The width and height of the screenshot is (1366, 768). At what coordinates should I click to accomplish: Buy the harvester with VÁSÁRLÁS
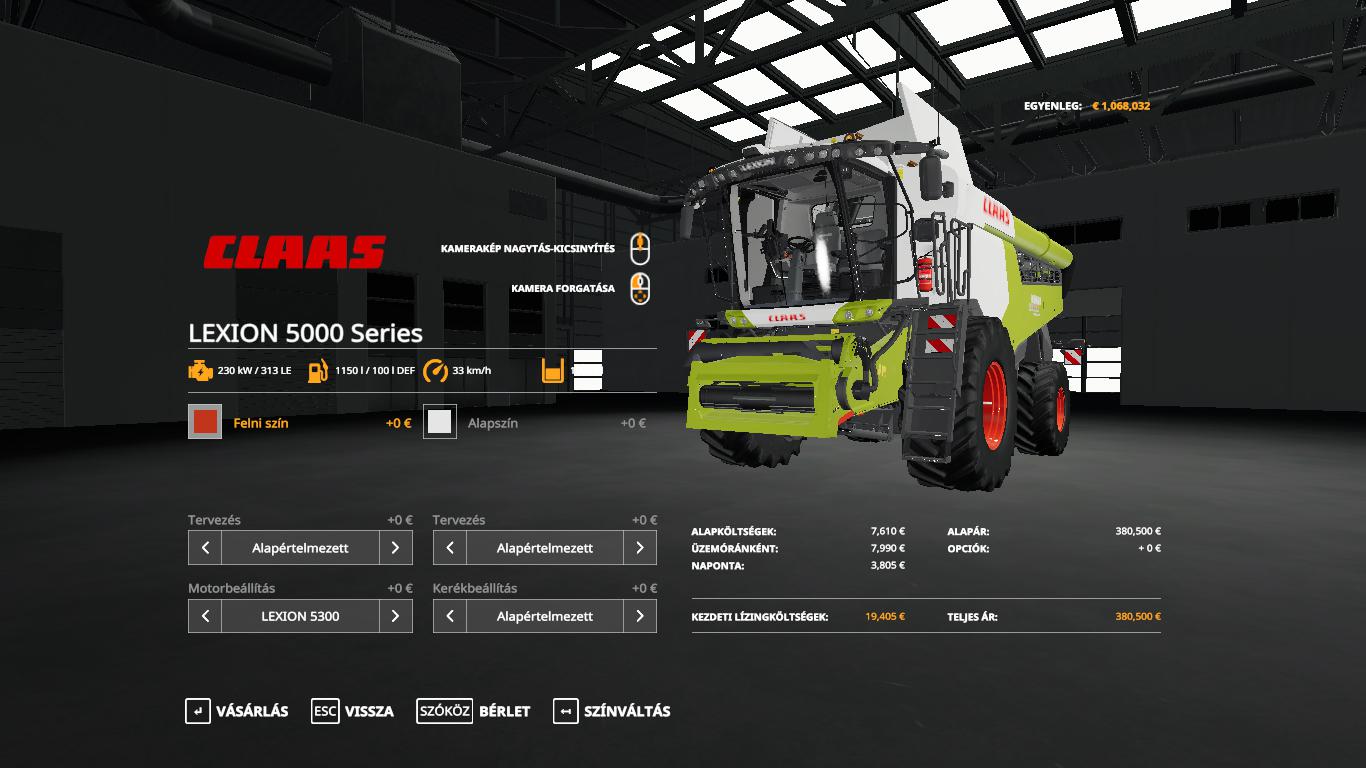click(x=237, y=711)
